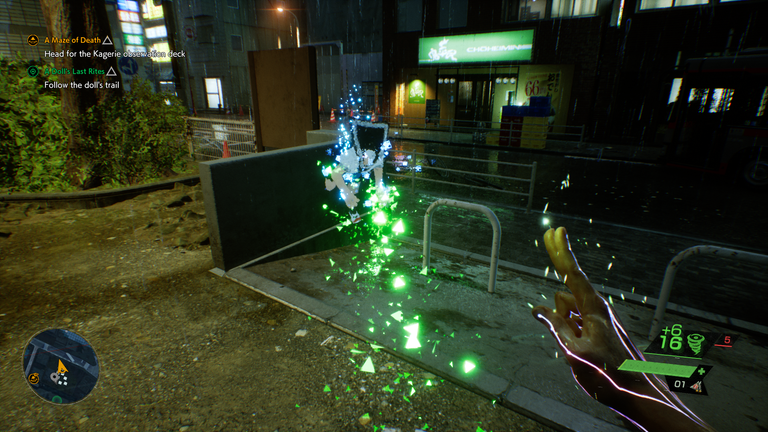Click the green side quest icon
Viewport: 768px width, 432px height.
[33, 71]
